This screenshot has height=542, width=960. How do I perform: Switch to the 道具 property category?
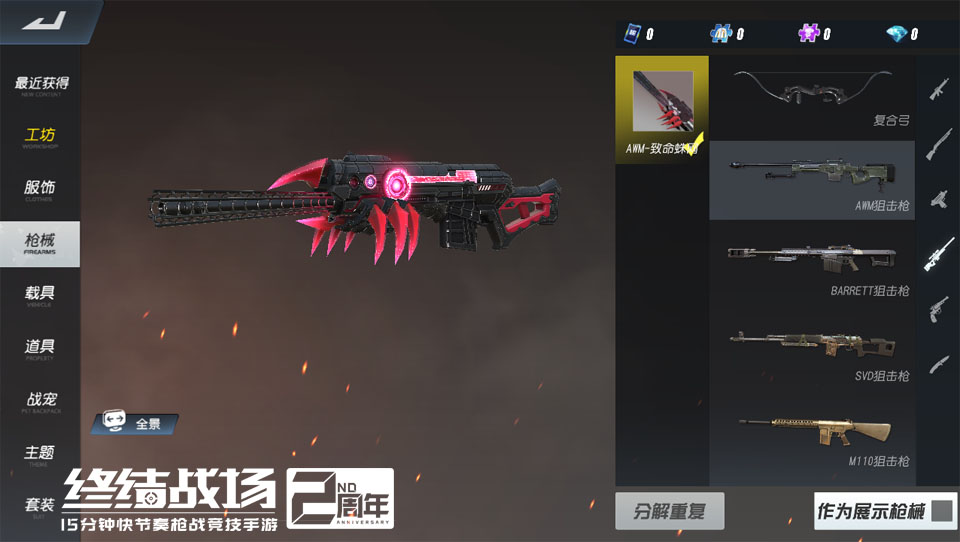41,348
